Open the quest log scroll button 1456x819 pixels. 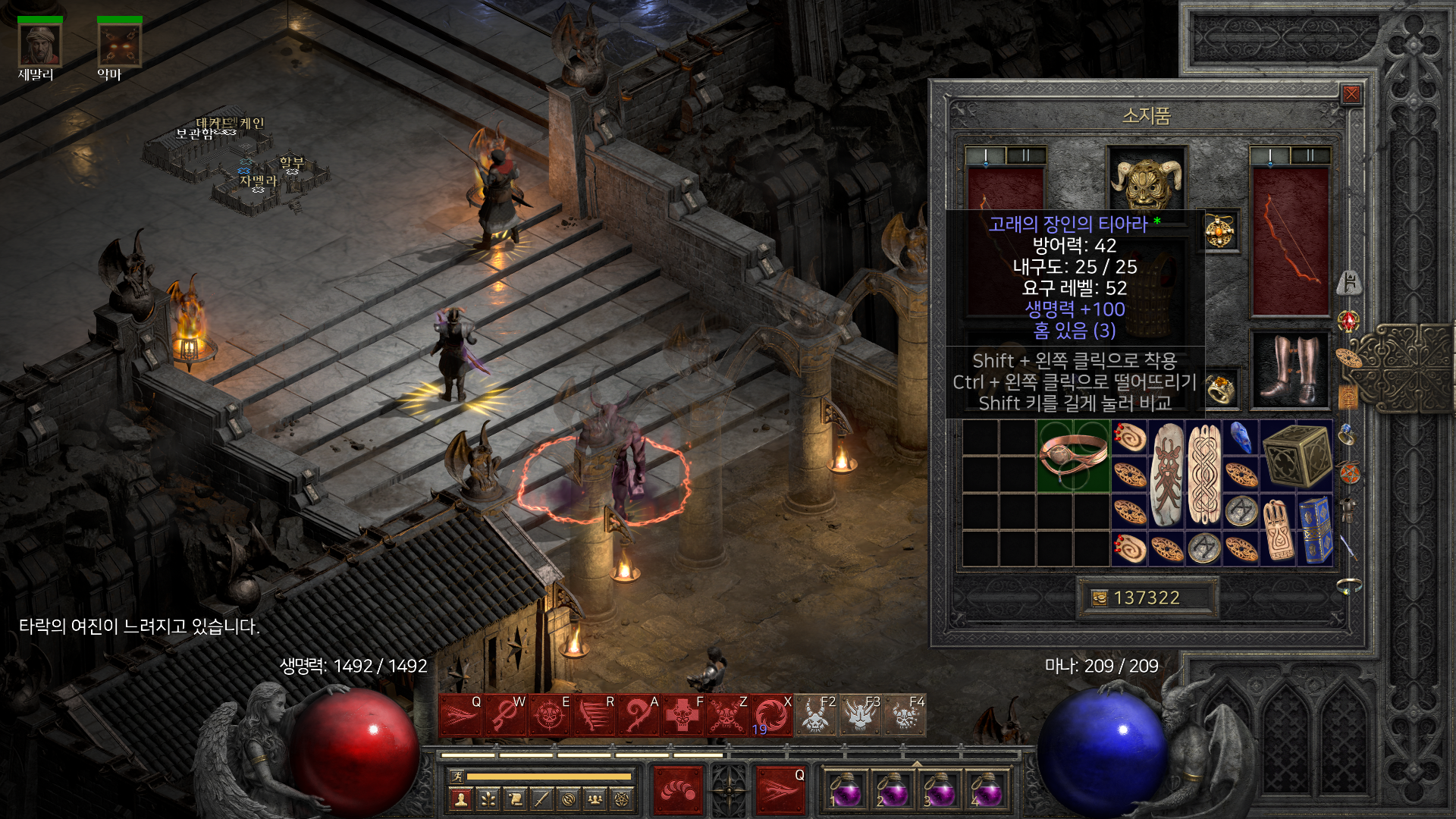click(x=515, y=799)
